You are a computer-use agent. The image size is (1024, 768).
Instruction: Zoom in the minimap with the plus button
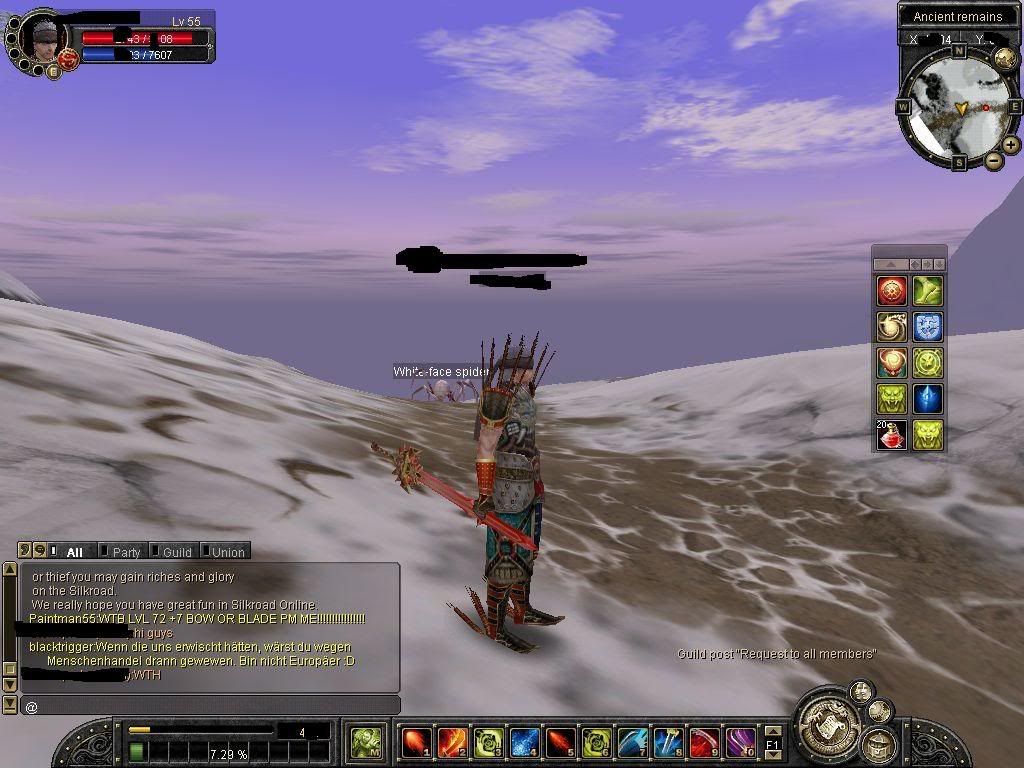tap(1011, 145)
